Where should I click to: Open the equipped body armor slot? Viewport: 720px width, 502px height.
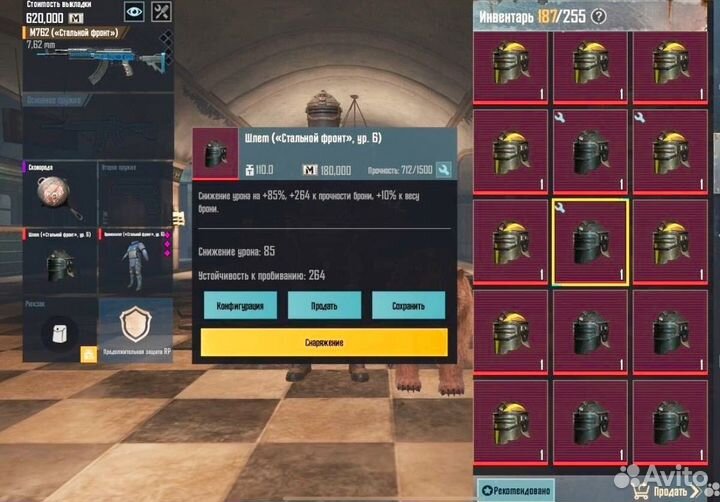pos(134,262)
